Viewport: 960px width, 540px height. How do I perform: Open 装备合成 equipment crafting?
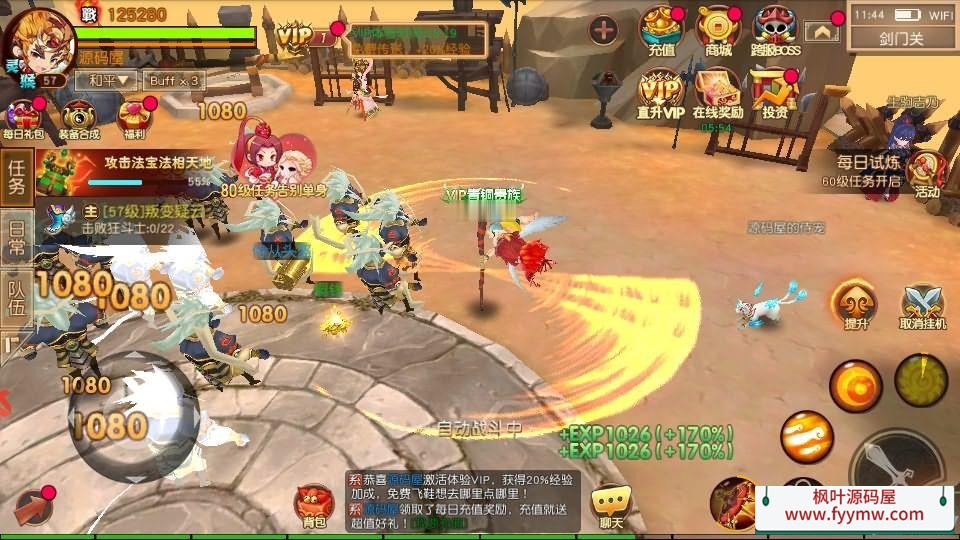point(79,118)
